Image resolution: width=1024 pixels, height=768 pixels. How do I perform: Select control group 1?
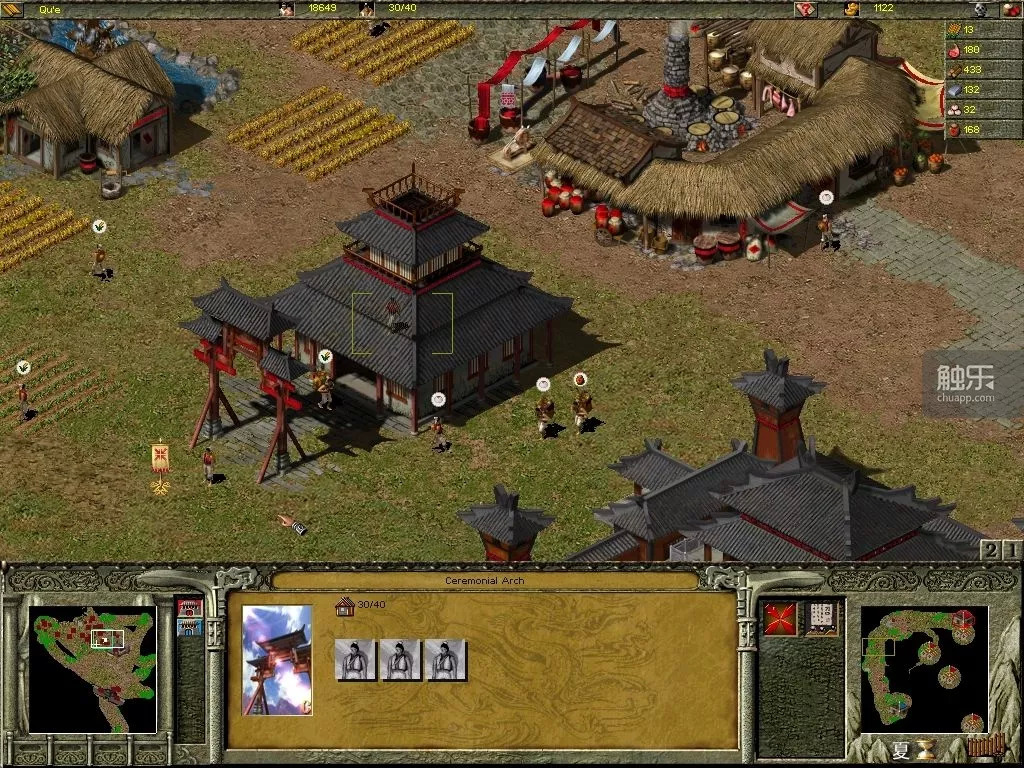[1012, 550]
